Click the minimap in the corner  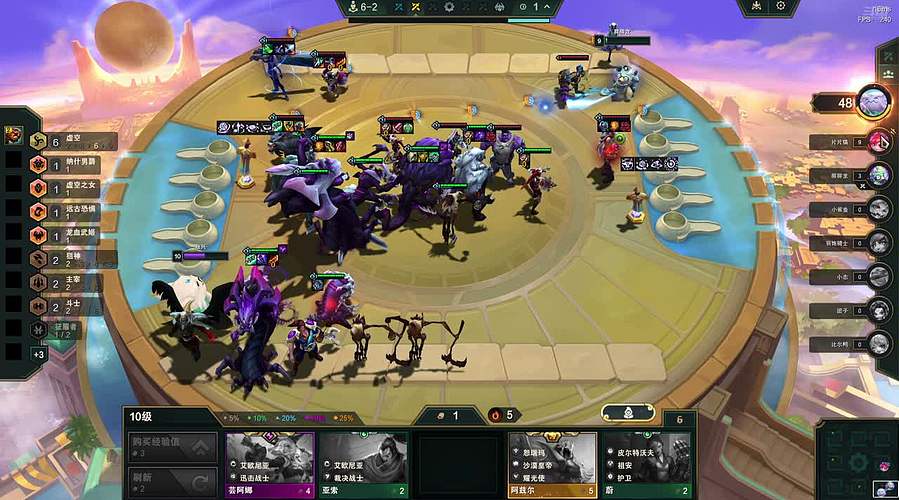856,461
